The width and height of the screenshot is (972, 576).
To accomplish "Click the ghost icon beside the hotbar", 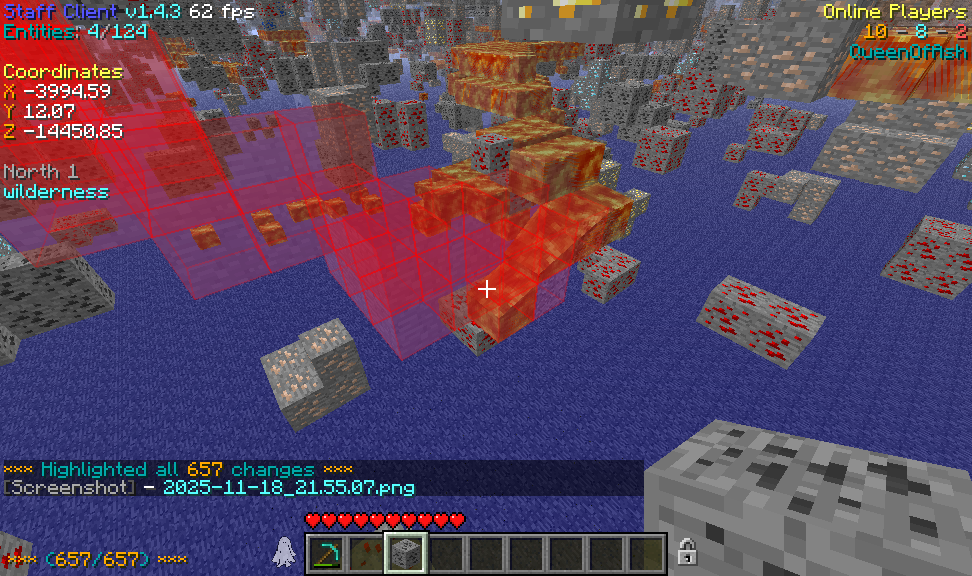I will (284, 551).
